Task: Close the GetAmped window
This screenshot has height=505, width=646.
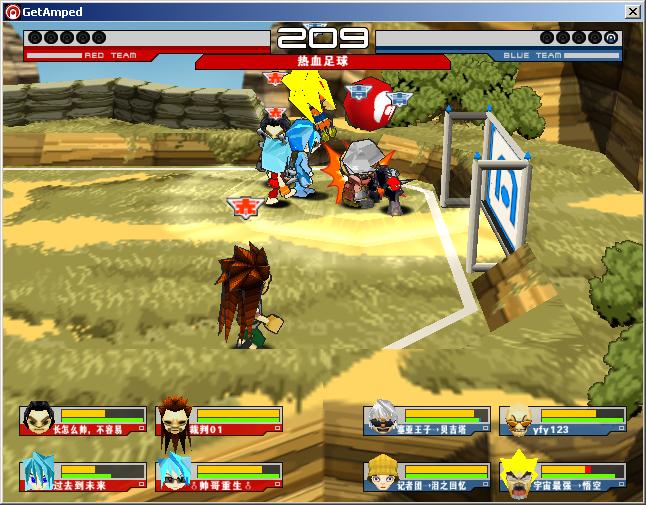Action: [x=633, y=11]
